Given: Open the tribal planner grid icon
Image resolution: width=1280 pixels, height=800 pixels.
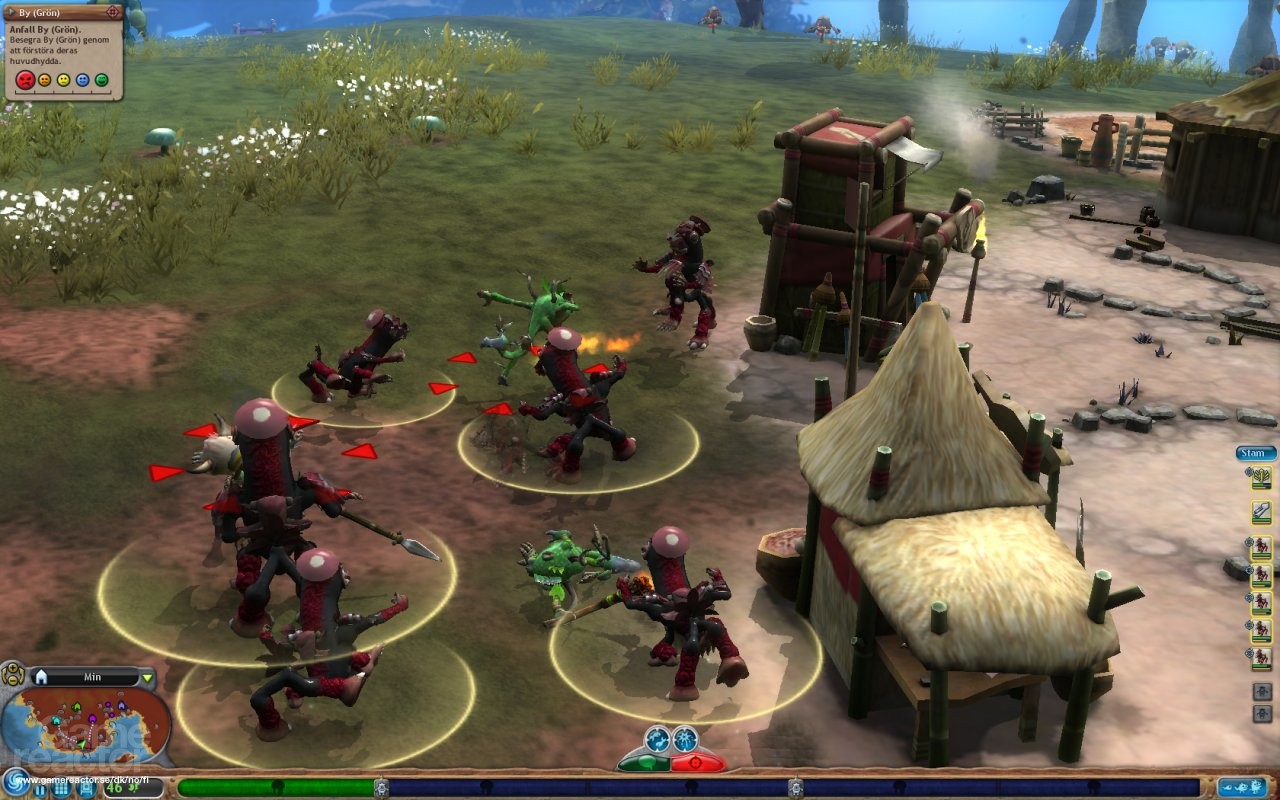Looking at the screenshot, I should [63, 789].
